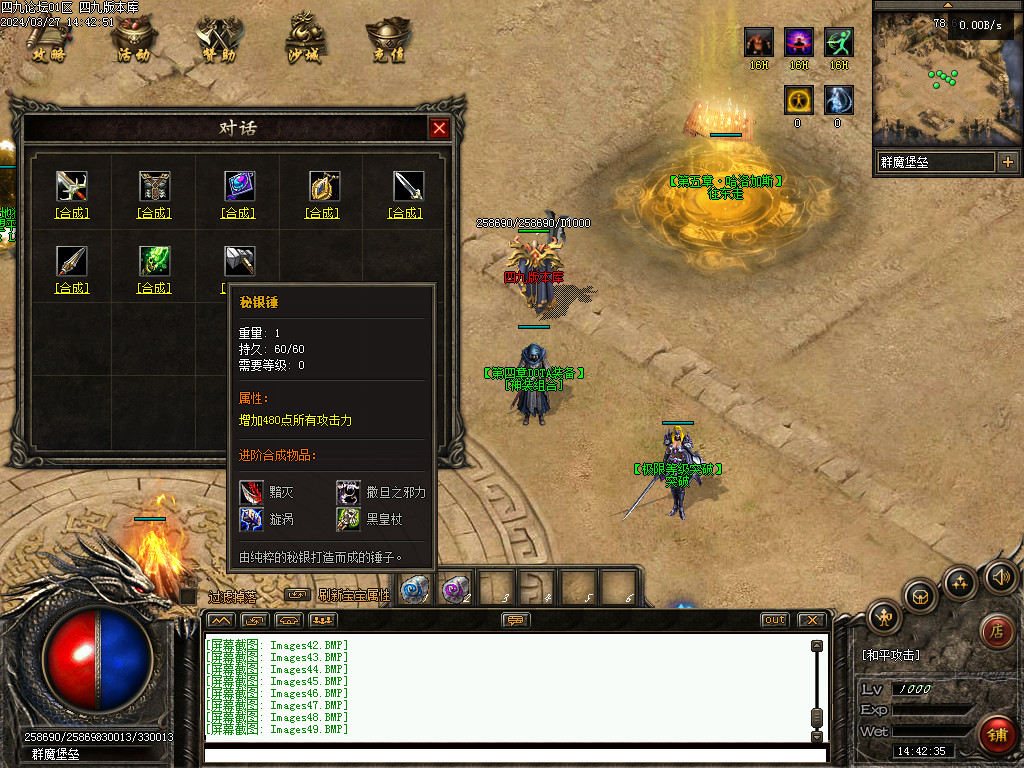
Task: Expand the minimap with the plus button
Action: [x=1007, y=162]
